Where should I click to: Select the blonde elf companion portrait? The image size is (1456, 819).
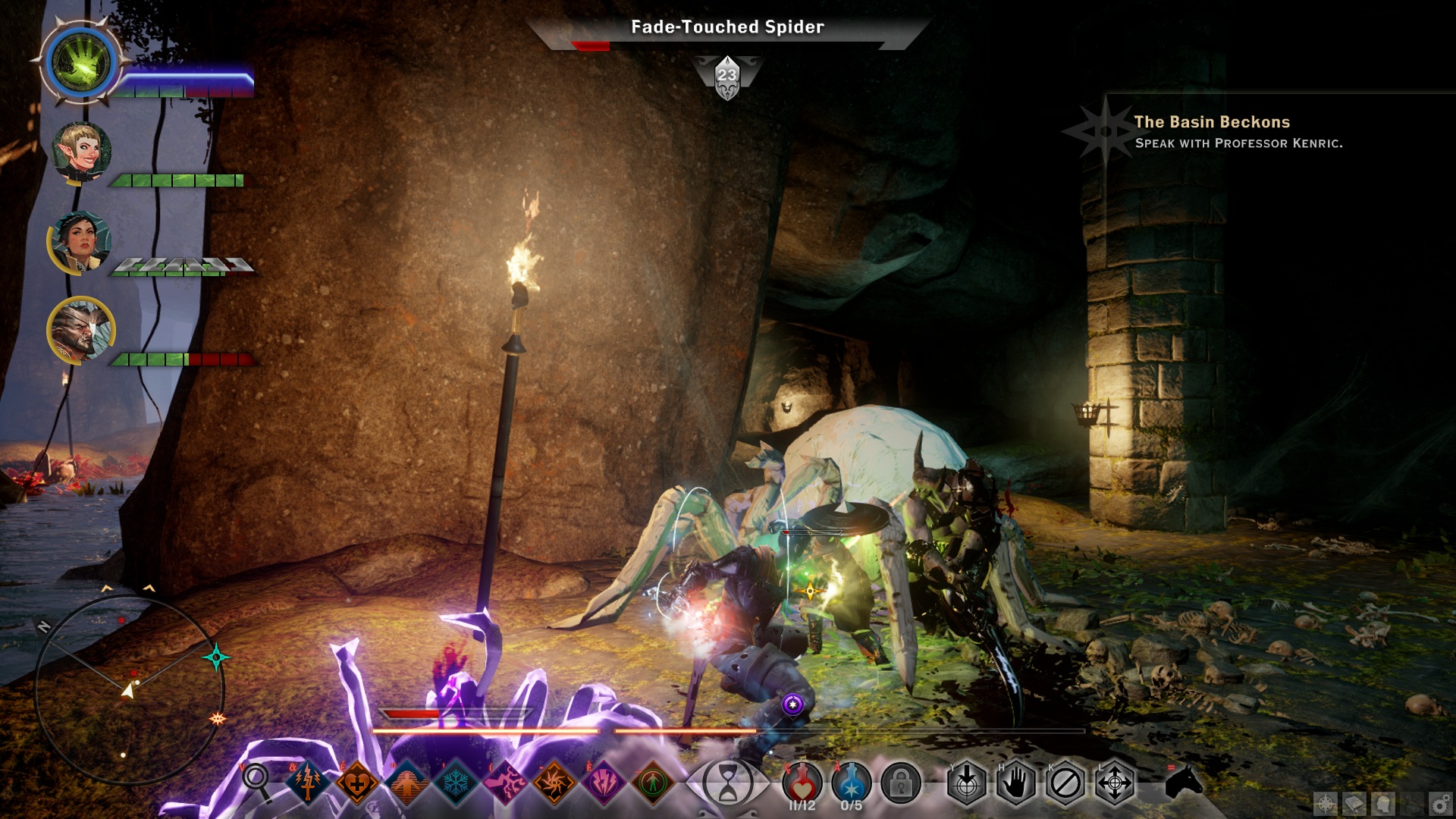(x=81, y=152)
